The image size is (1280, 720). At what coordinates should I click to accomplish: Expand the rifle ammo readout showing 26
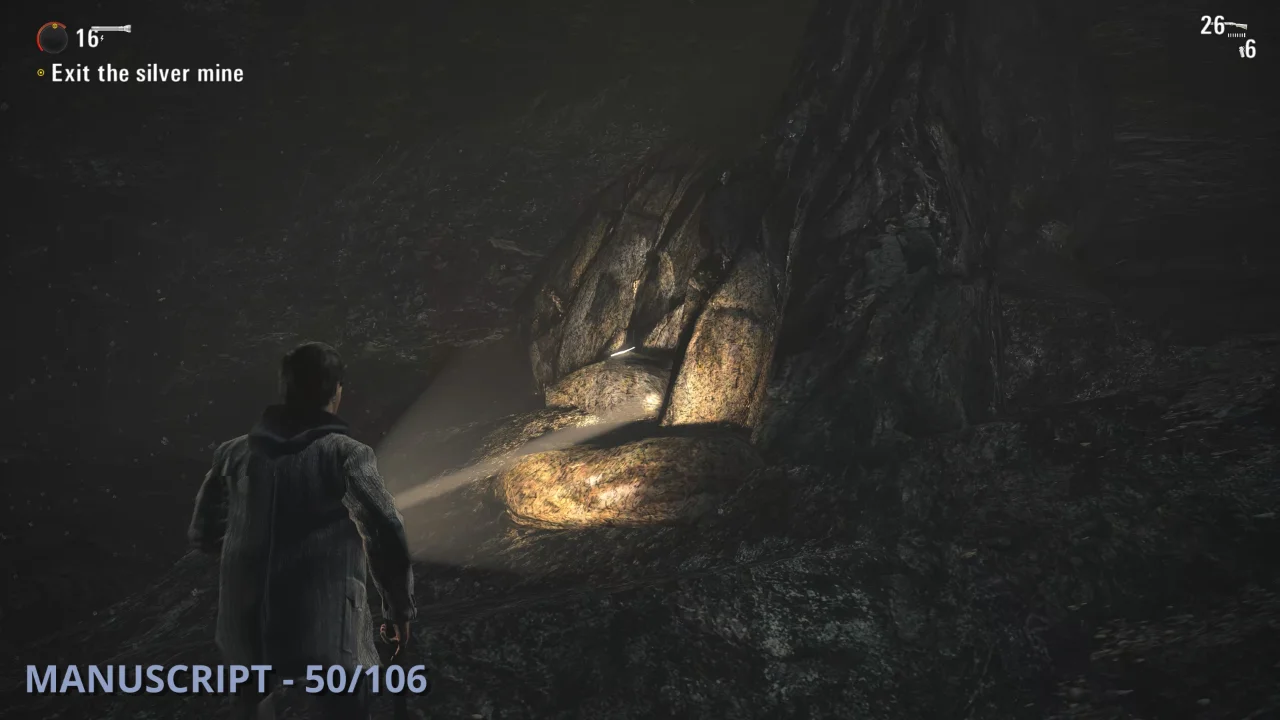[1212, 27]
